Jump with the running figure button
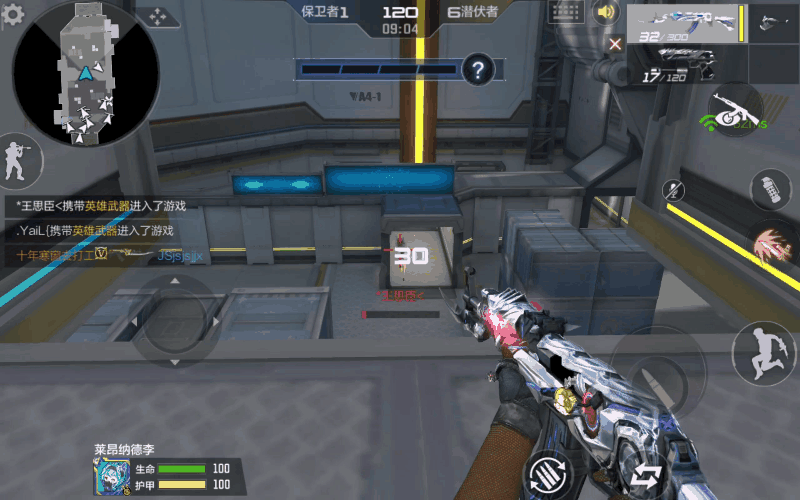This screenshot has width=800, height=500. point(762,351)
